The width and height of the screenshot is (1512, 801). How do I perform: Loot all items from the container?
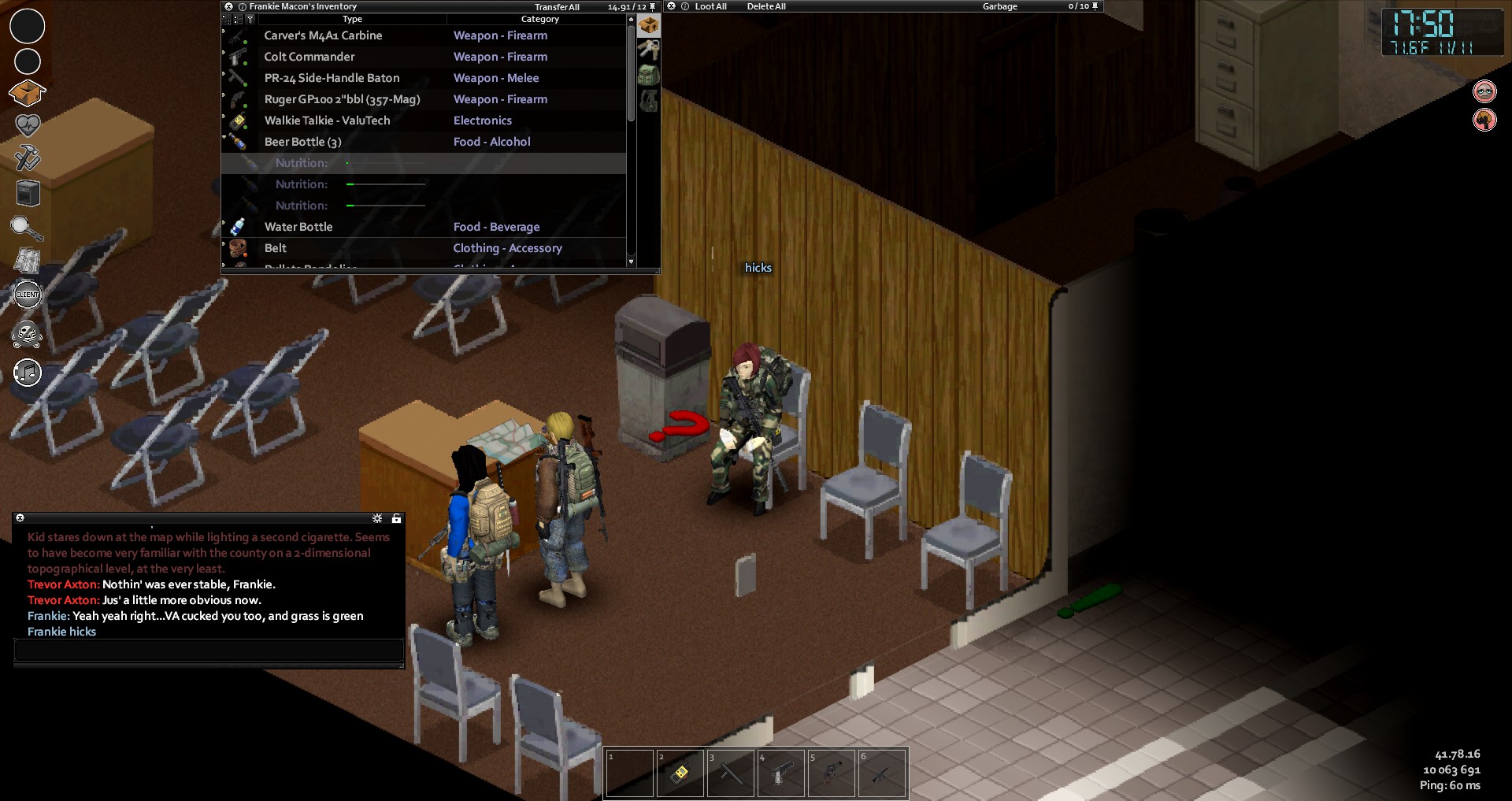click(x=710, y=6)
